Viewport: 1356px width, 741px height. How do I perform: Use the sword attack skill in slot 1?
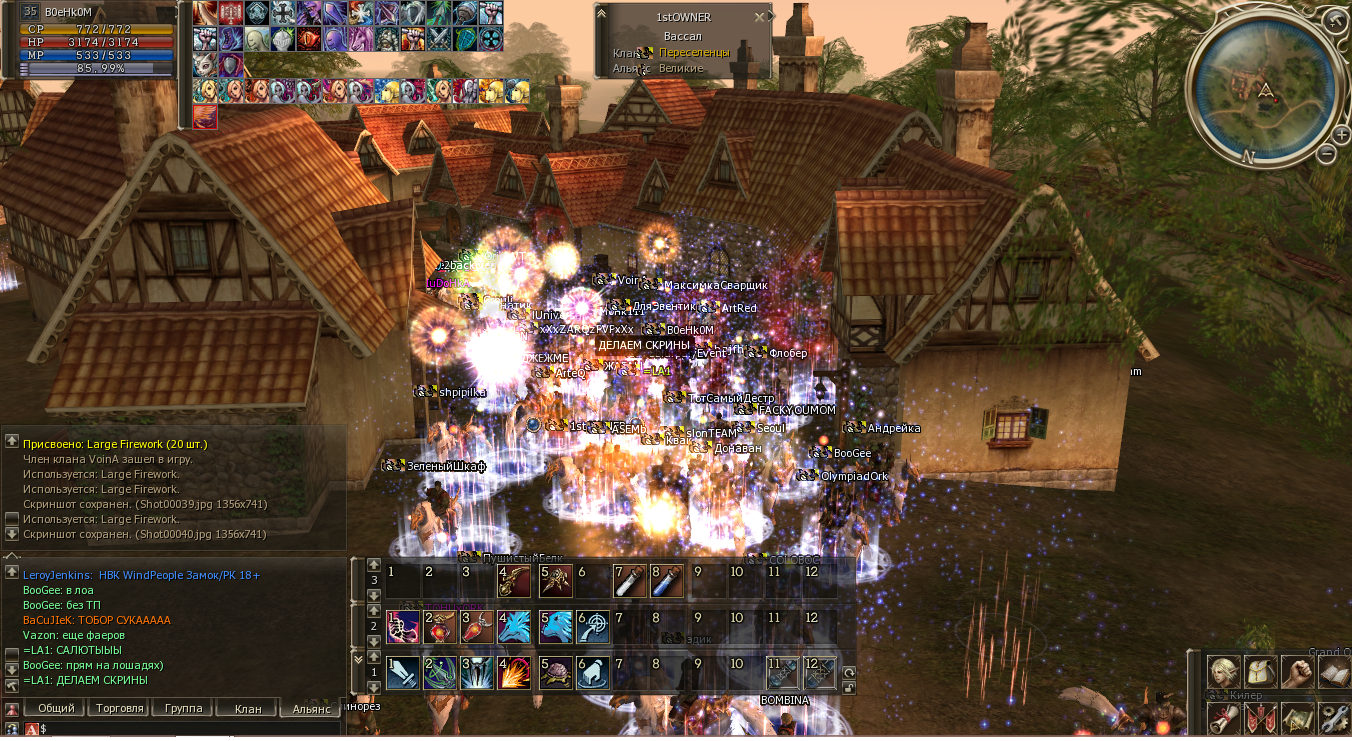(x=402, y=672)
